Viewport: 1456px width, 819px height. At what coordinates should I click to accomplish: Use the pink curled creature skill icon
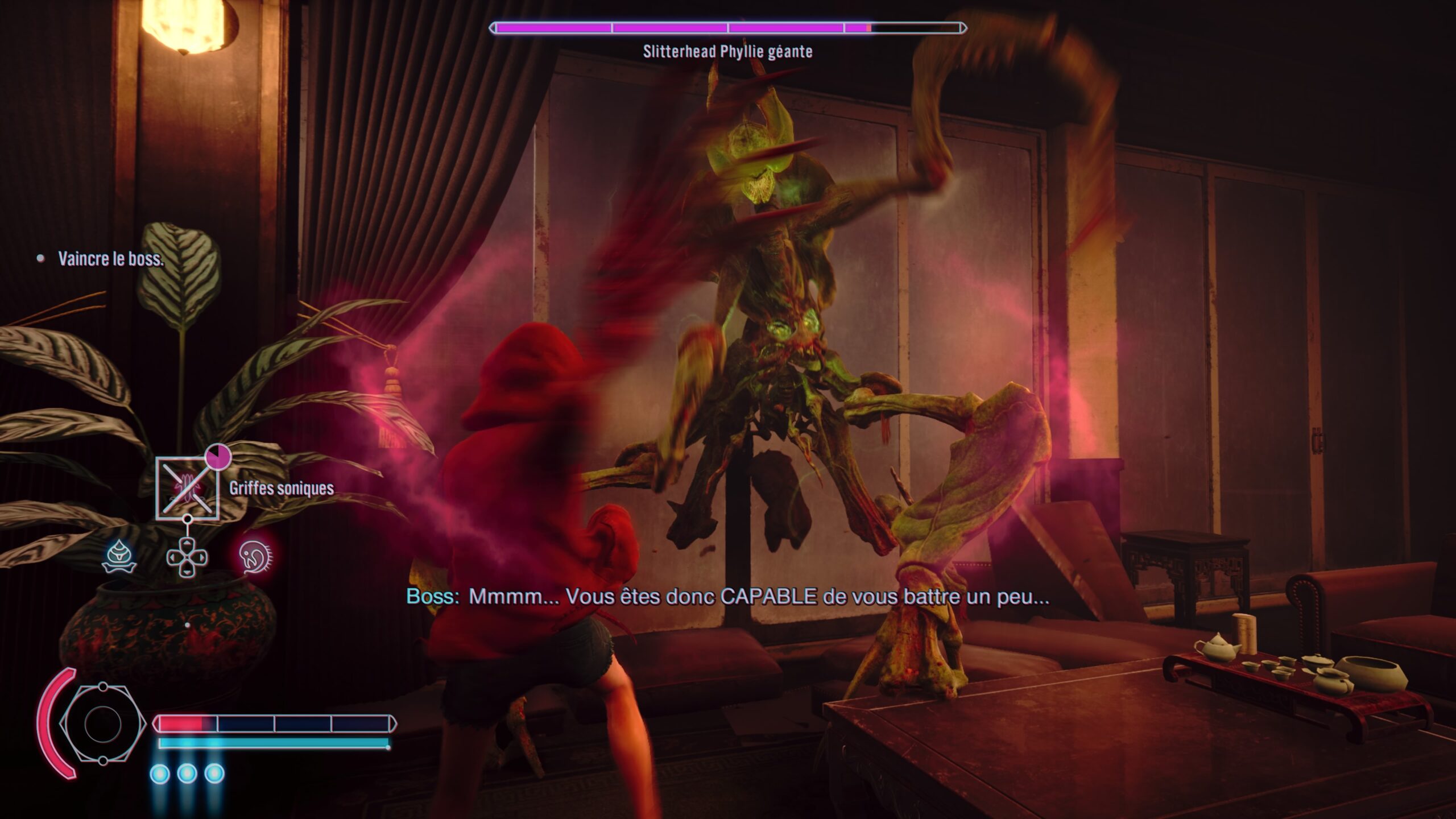(255, 556)
